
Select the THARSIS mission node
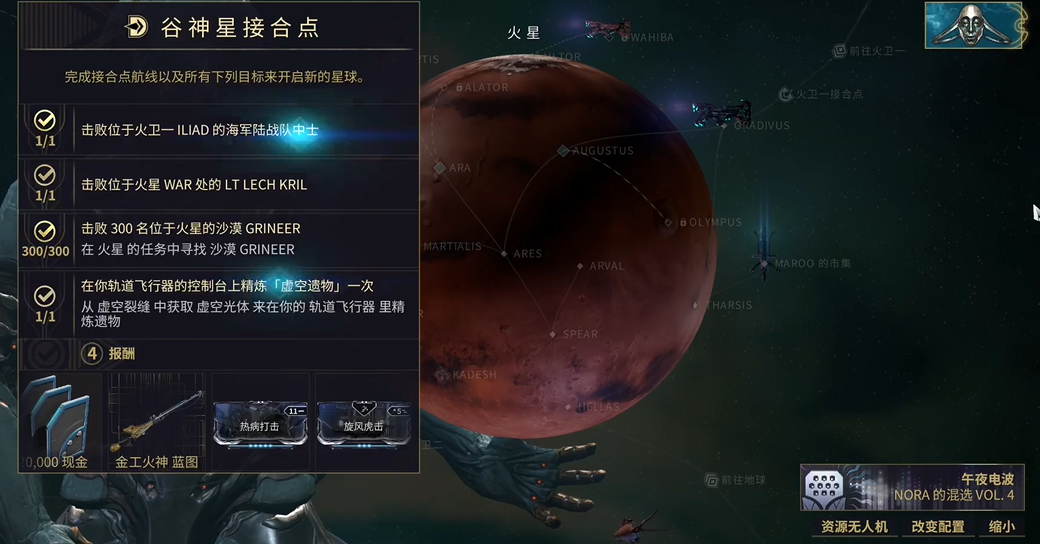pyautogui.click(x=699, y=305)
